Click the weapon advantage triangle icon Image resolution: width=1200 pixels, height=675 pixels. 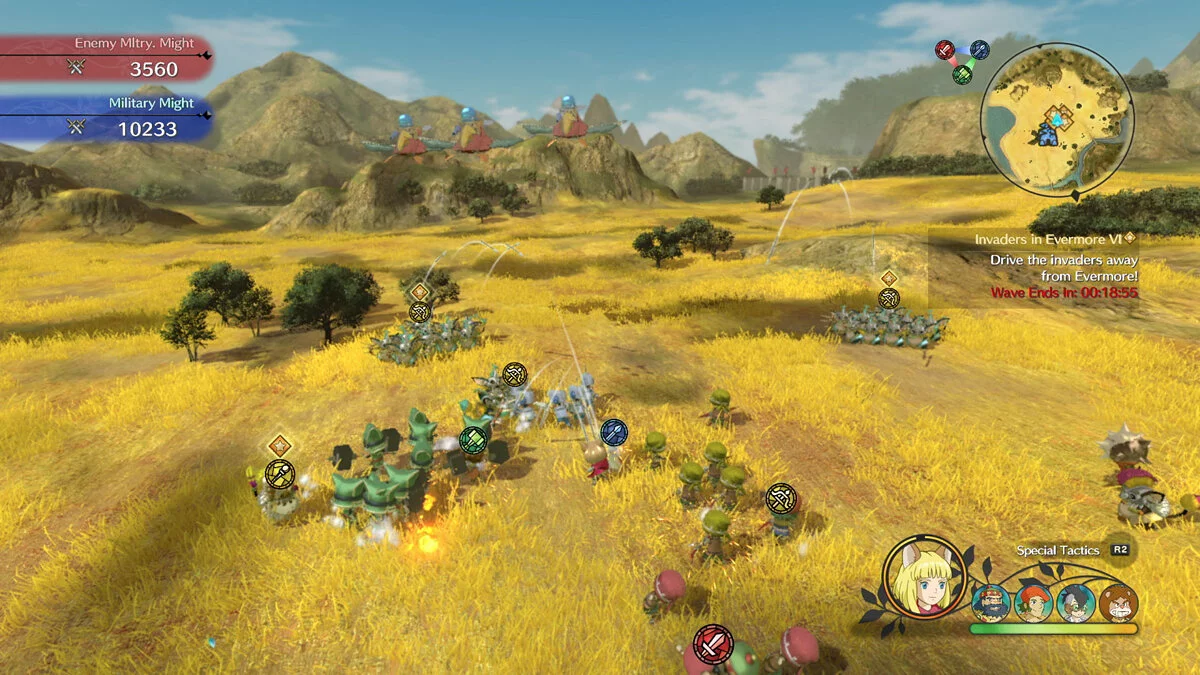[962, 60]
